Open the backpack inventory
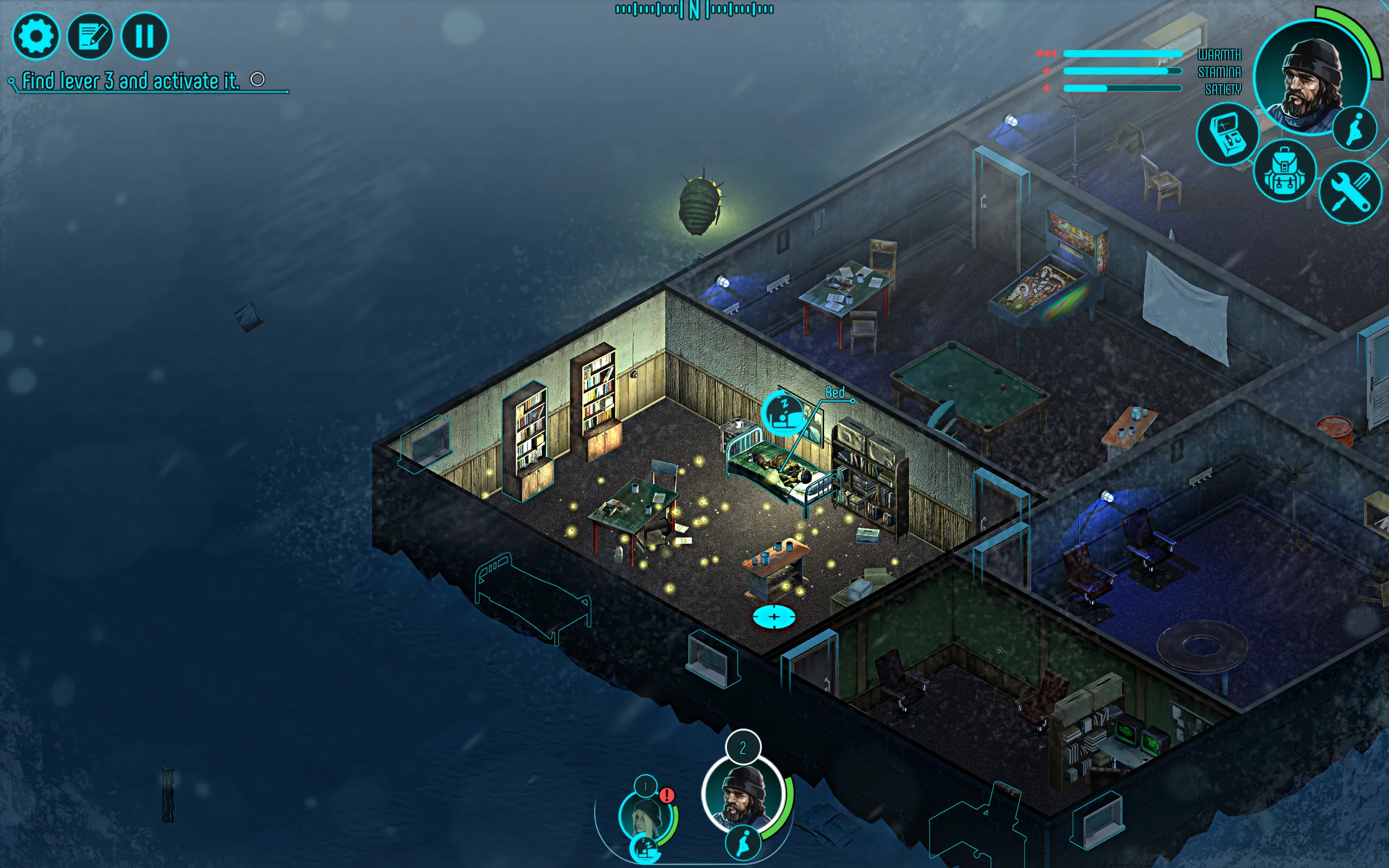This screenshot has width=1389, height=868. click(1284, 171)
